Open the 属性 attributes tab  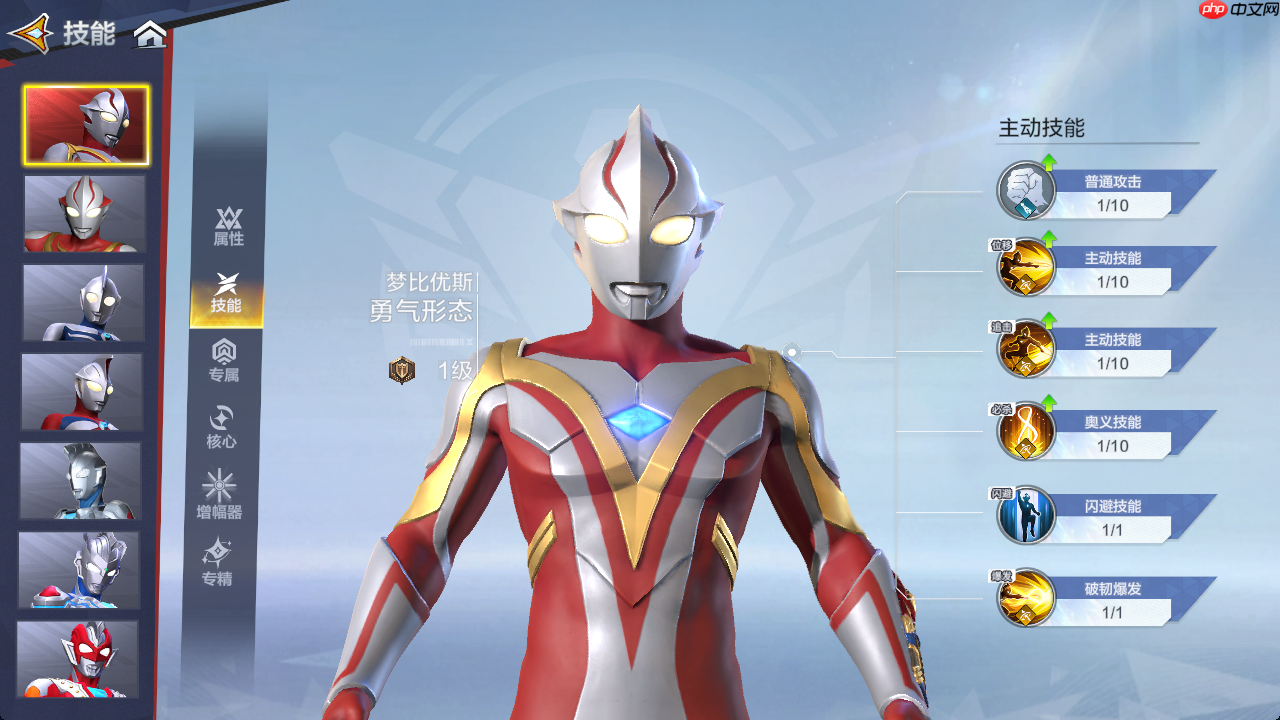tap(228, 226)
